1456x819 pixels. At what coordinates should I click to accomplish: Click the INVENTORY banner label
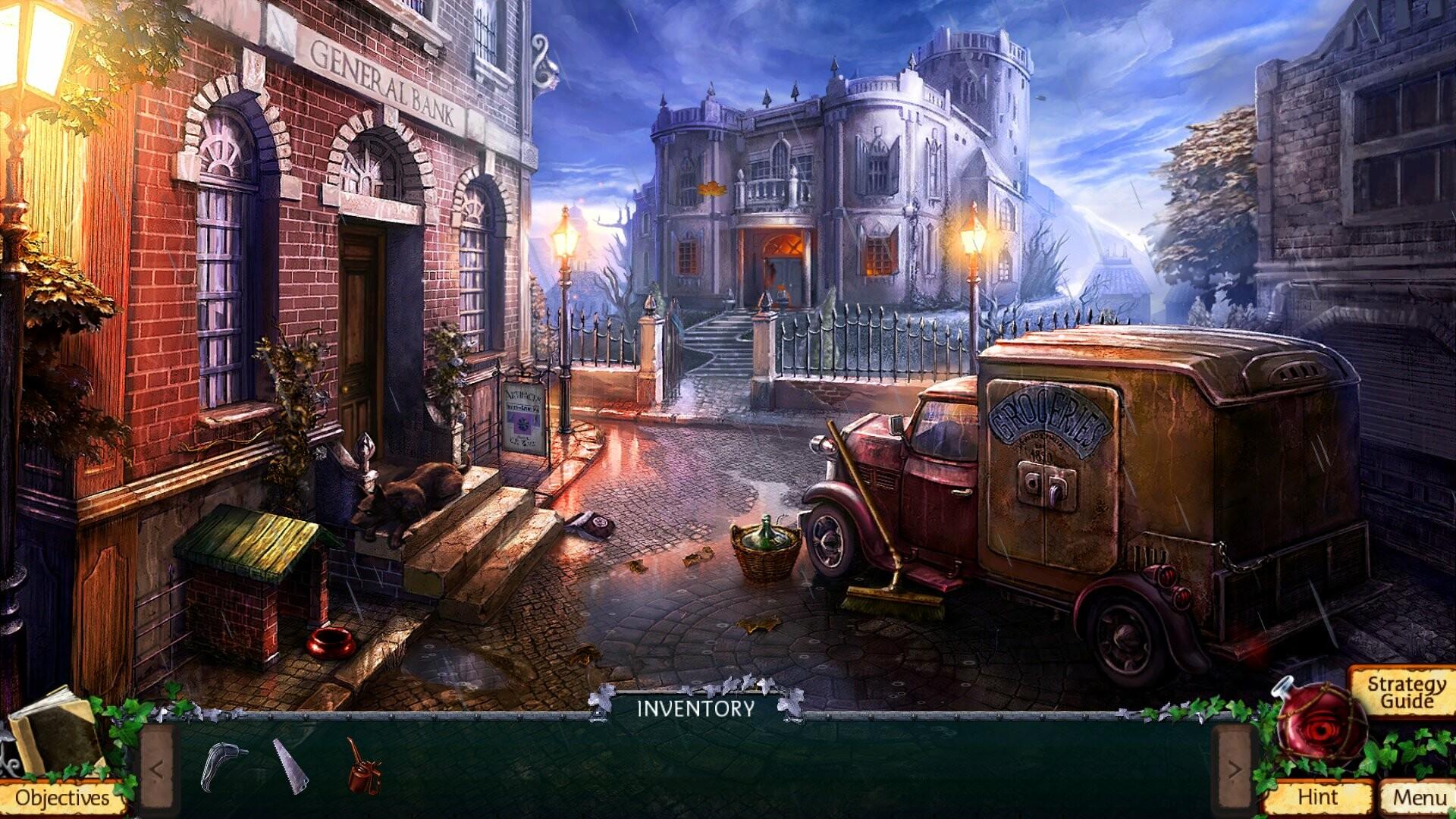click(x=696, y=709)
